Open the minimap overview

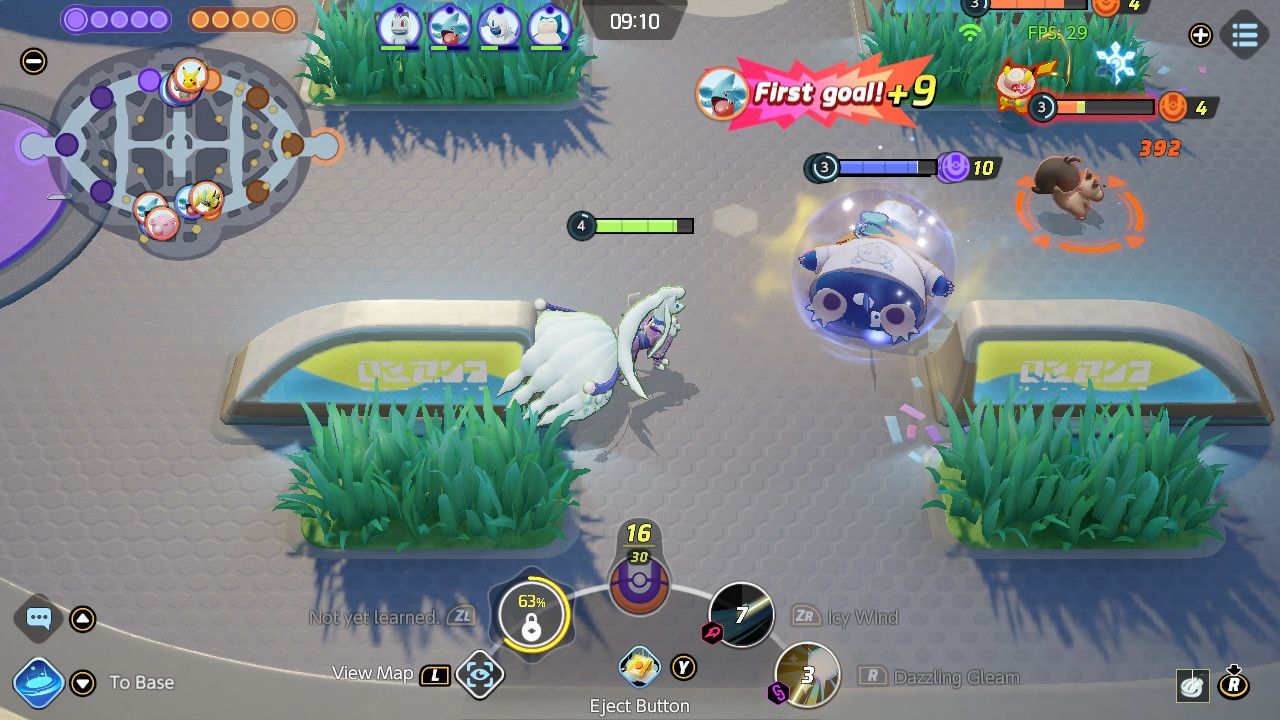(180, 150)
